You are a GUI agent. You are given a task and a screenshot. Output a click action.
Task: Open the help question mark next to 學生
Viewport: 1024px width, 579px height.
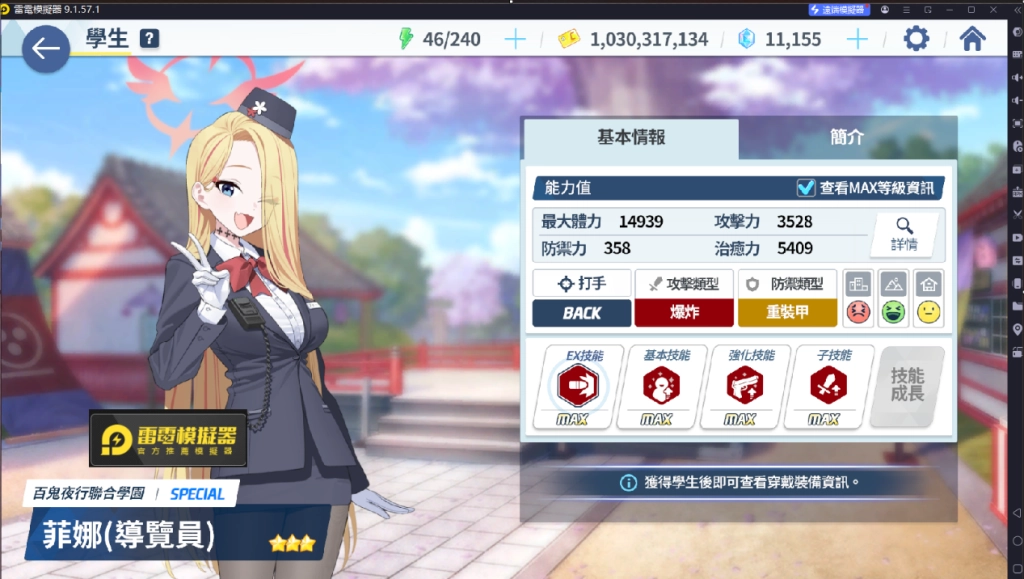coord(149,39)
